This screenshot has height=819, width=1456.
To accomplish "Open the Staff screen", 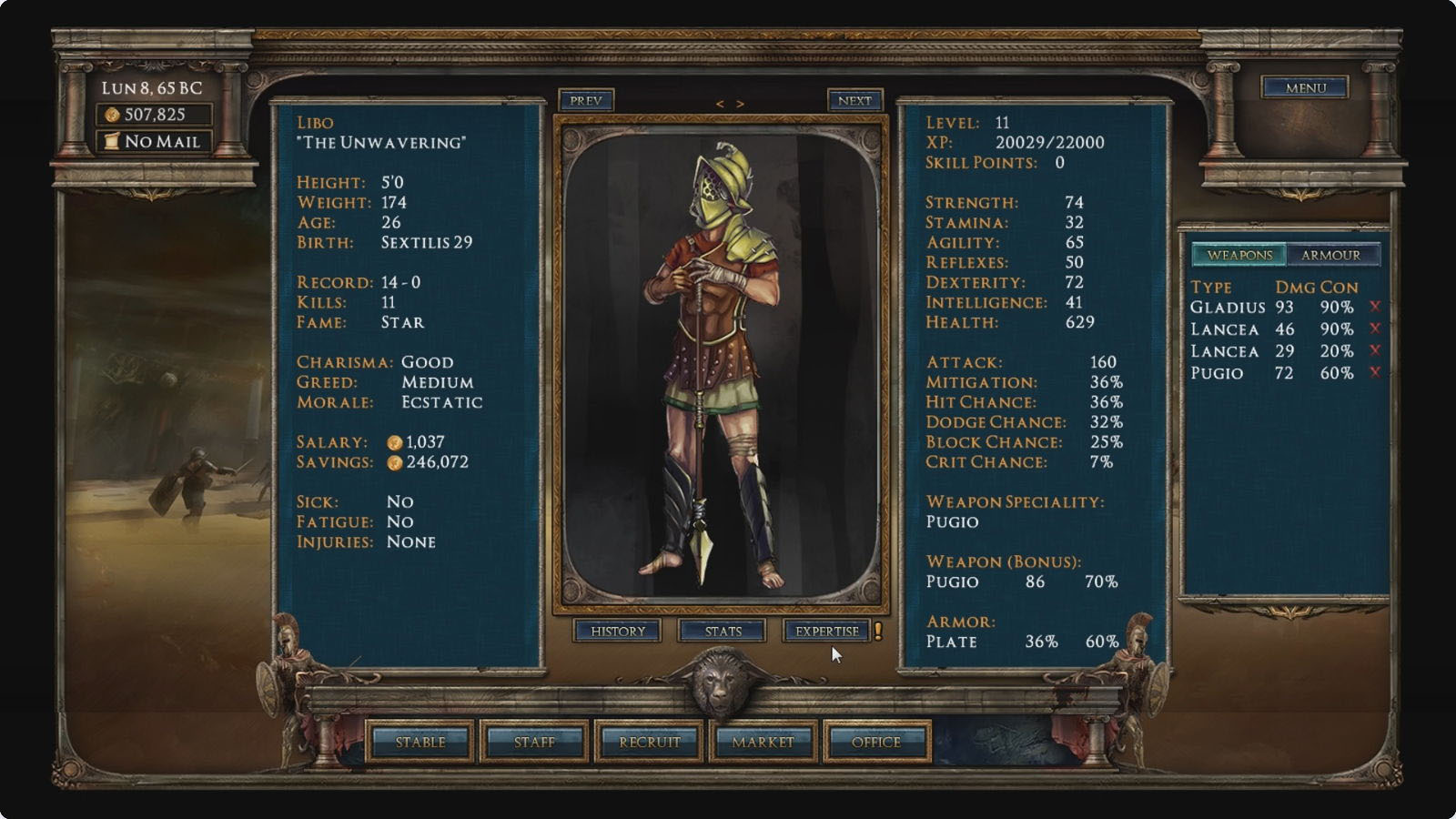I will pyautogui.click(x=534, y=742).
